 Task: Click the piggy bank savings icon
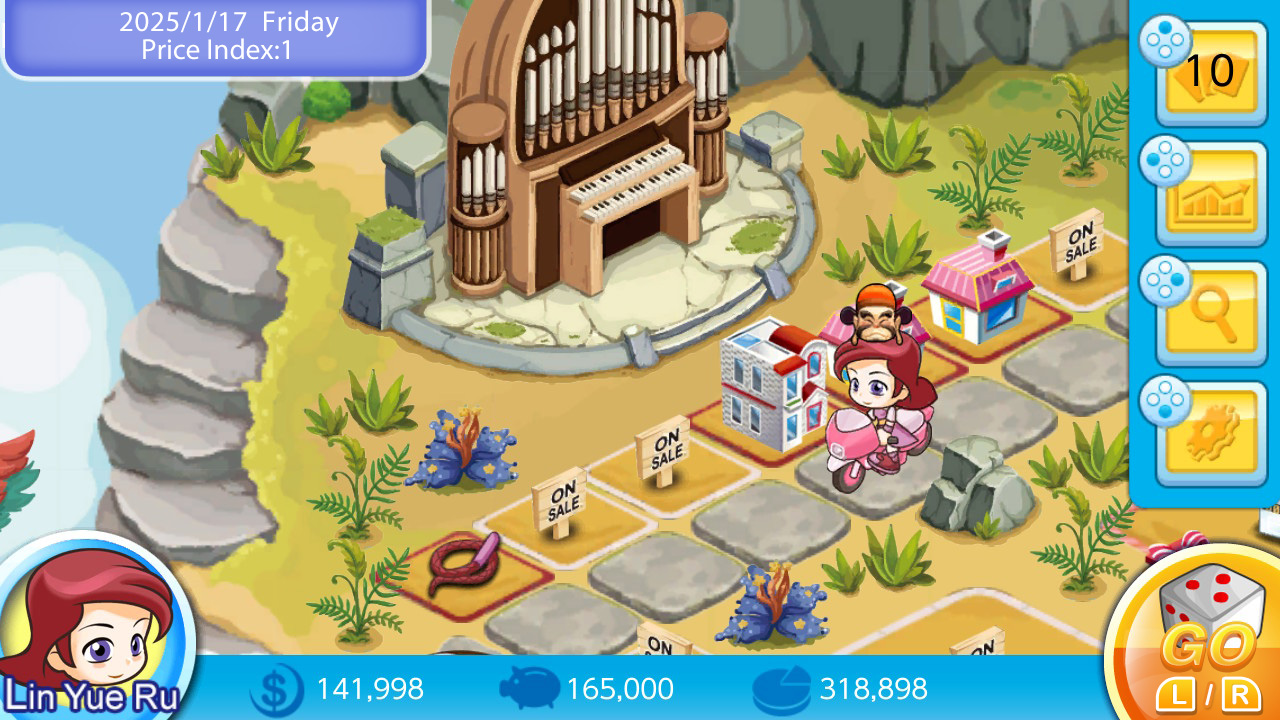point(529,689)
